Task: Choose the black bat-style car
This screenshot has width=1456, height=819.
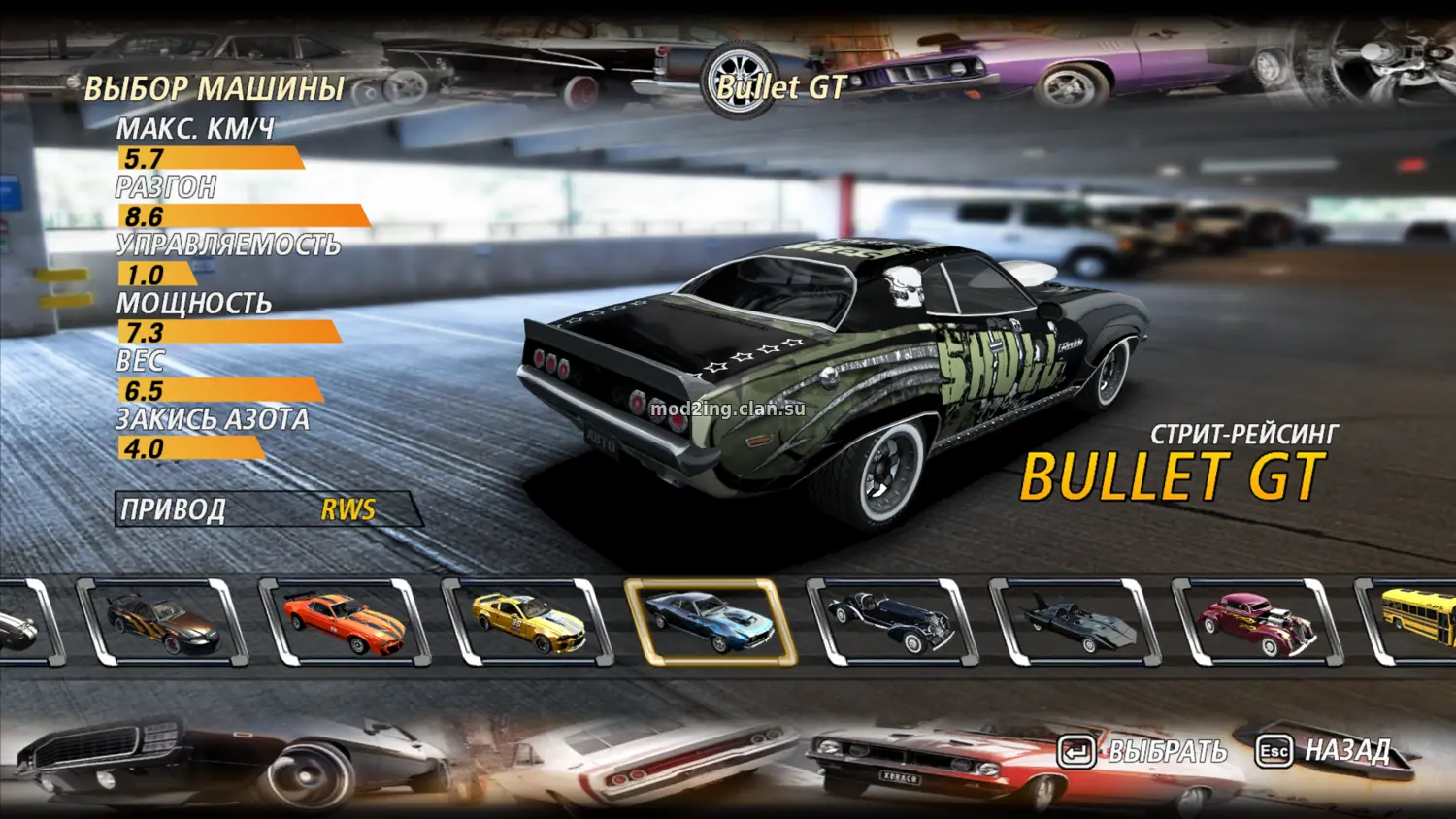Action: [1075, 623]
